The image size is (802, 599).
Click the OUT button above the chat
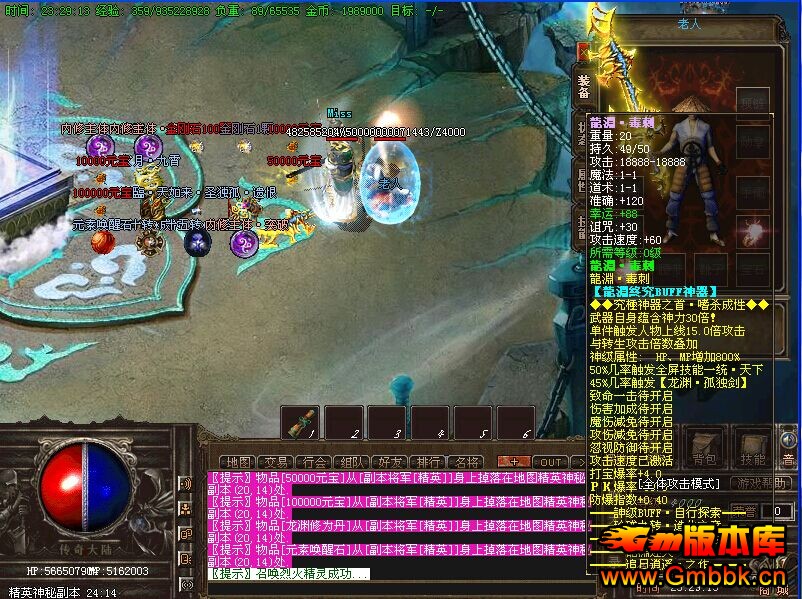point(551,462)
